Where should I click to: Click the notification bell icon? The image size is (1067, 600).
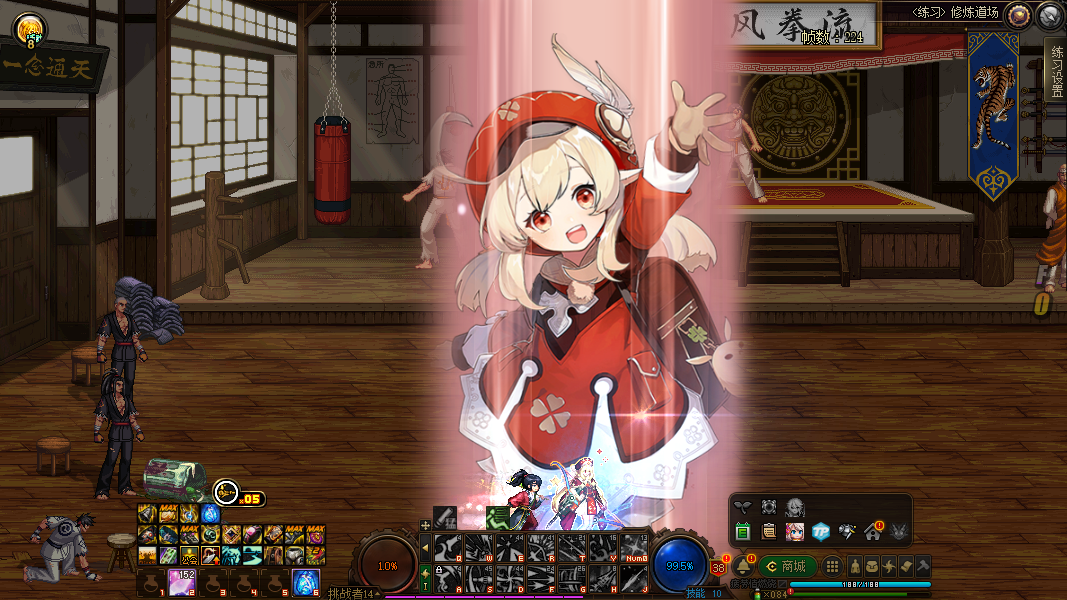(x=743, y=566)
